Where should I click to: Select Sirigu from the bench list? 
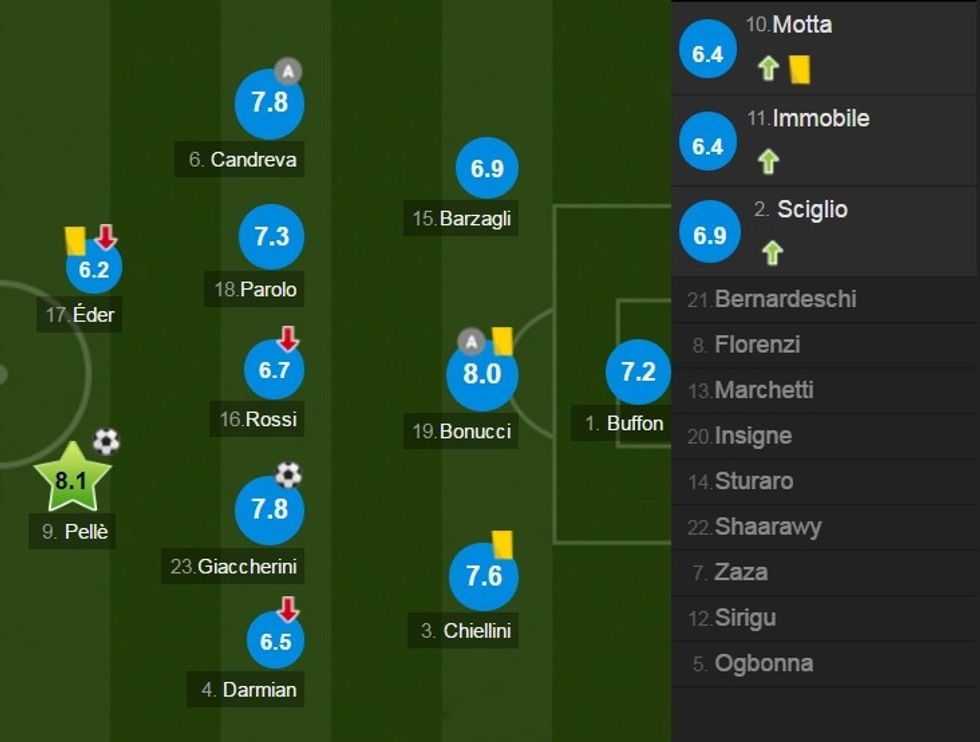(745, 618)
